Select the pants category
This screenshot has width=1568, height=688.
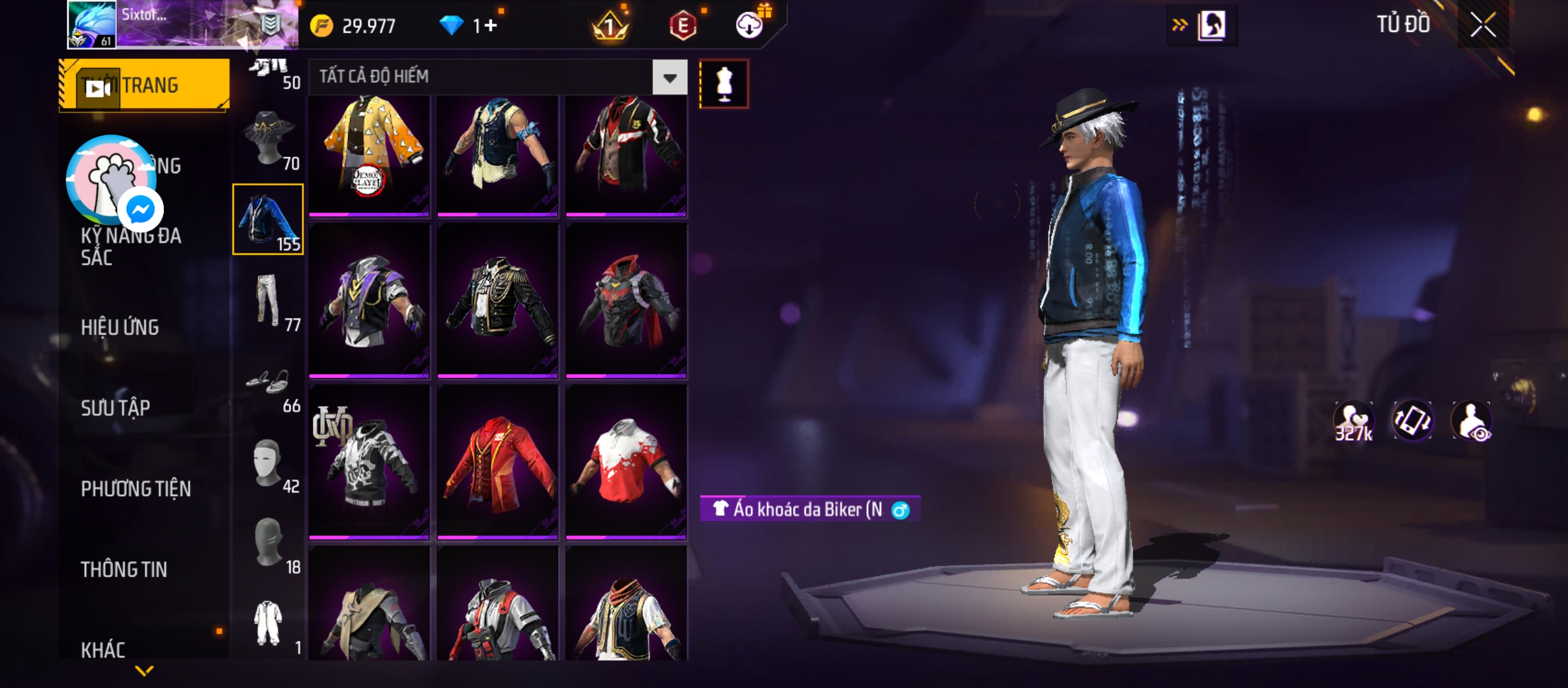click(x=268, y=300)
